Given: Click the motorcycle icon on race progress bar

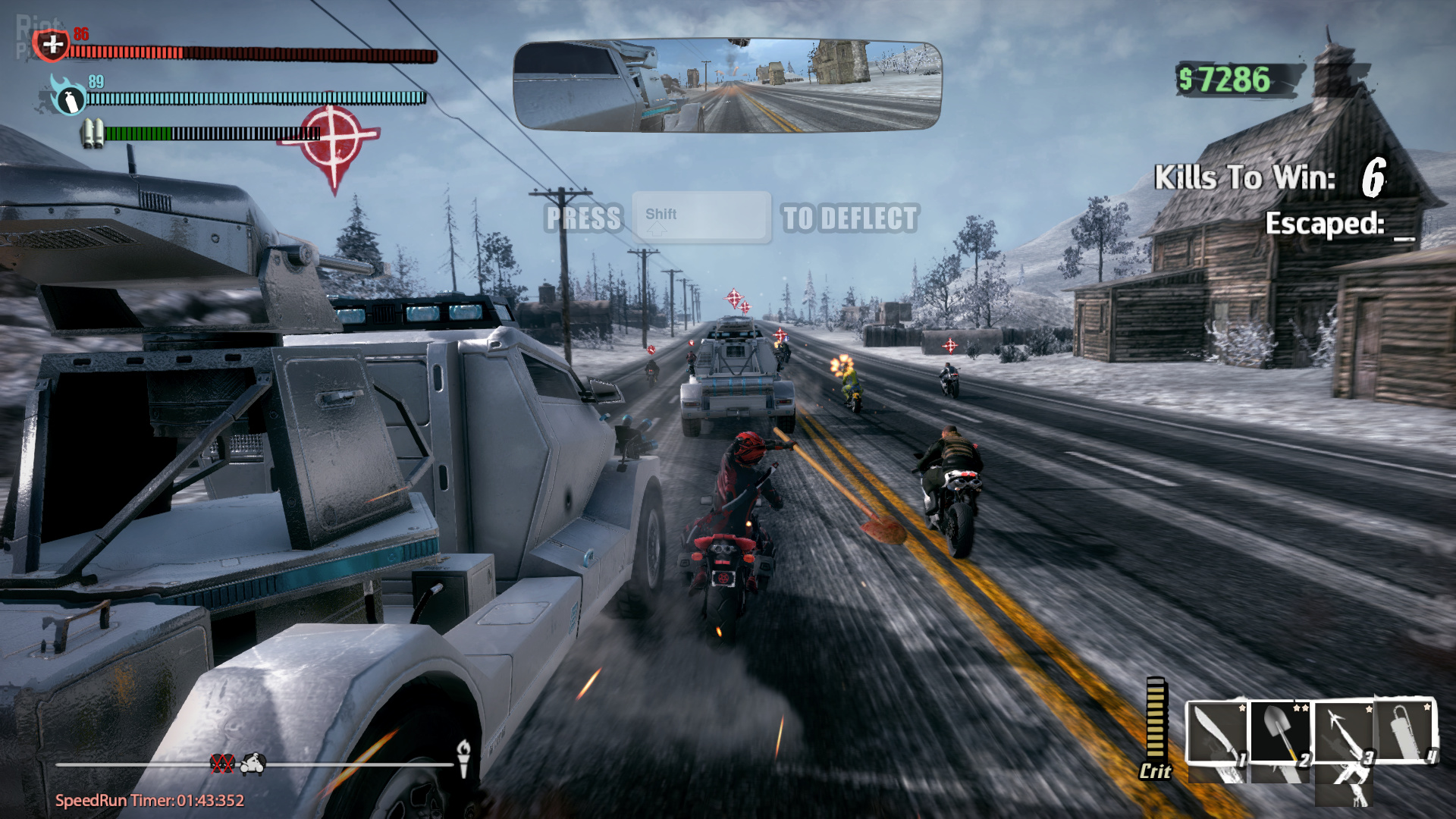Looking at the screenshot, I should (253, 764).
